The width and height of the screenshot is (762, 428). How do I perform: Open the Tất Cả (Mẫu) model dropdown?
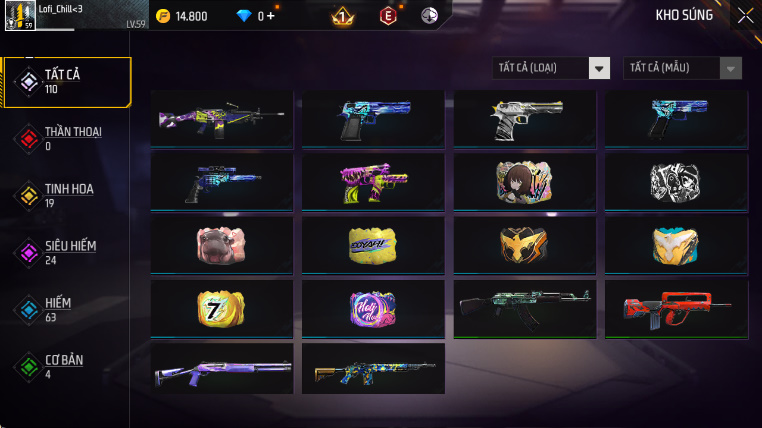click(683, 68)
